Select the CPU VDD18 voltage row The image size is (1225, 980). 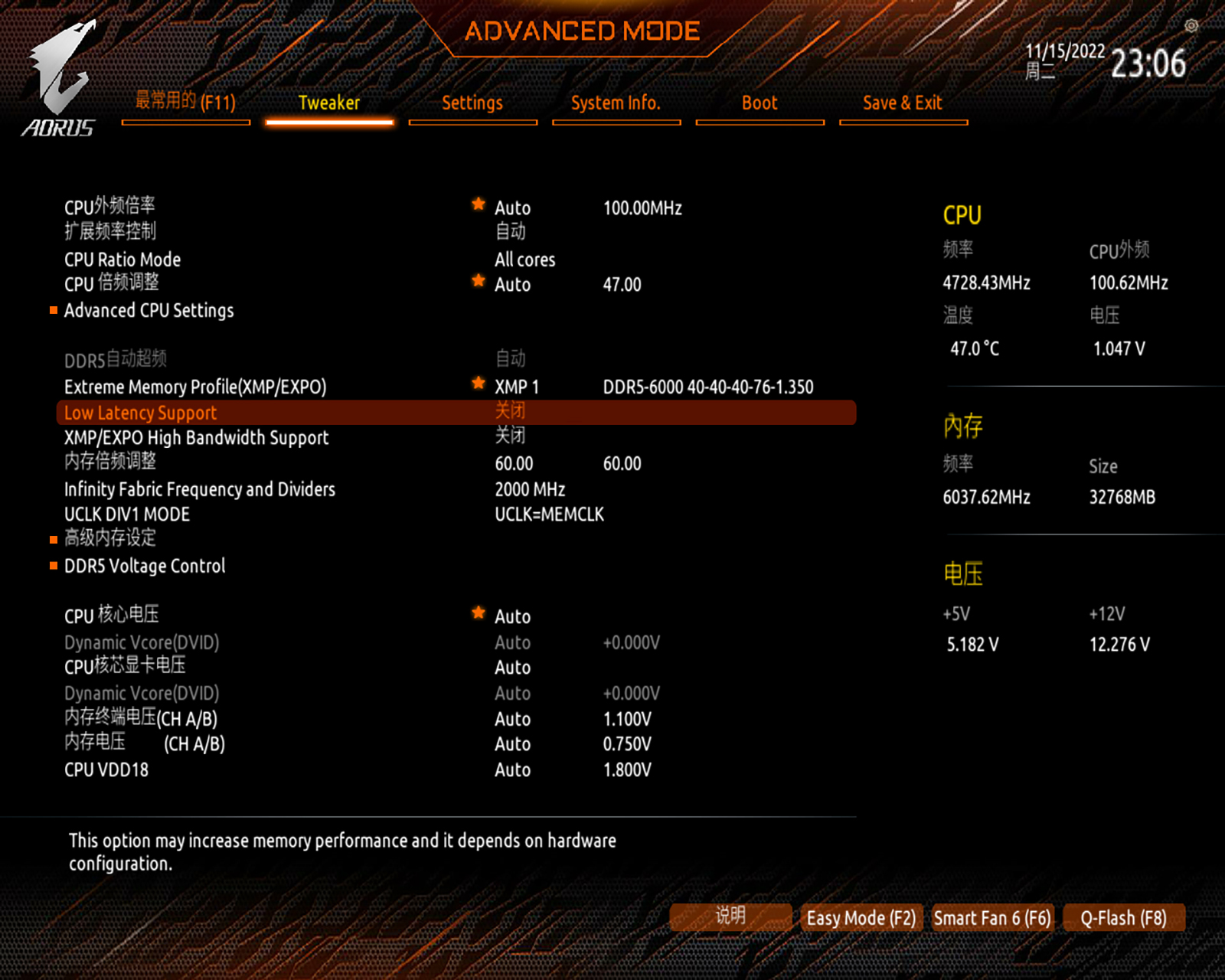tap(106, 770)
